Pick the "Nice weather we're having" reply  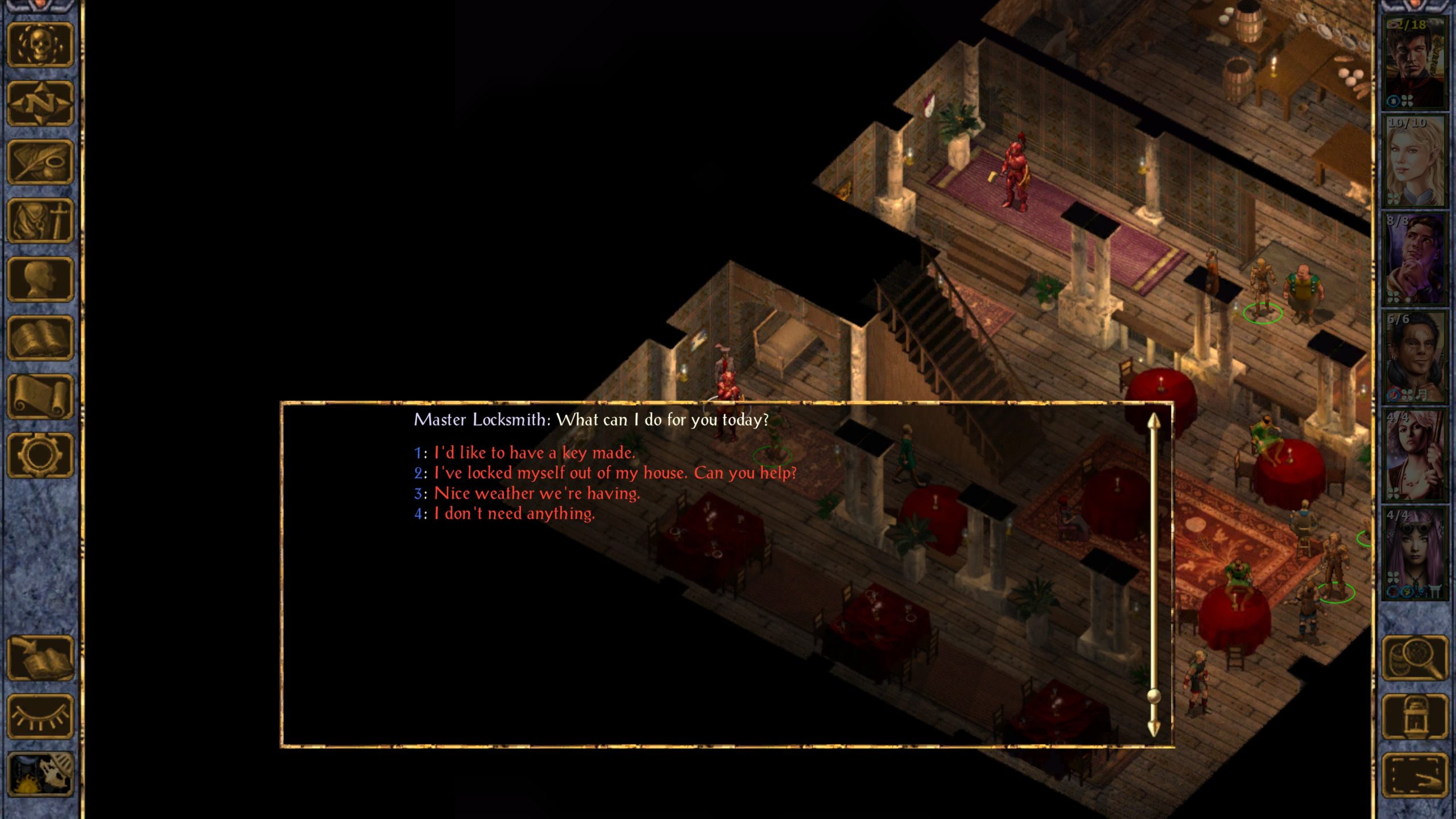[x=536, y=493]
